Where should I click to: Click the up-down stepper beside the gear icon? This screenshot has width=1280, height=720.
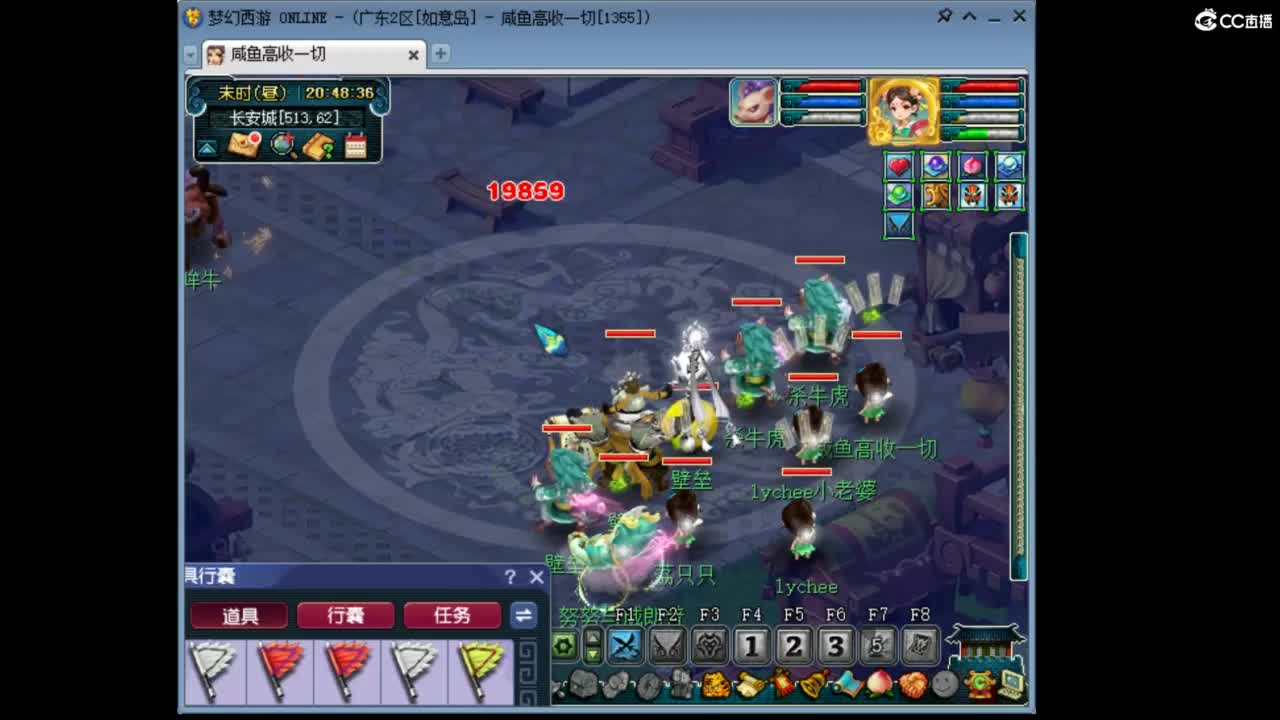coord(593,646)
